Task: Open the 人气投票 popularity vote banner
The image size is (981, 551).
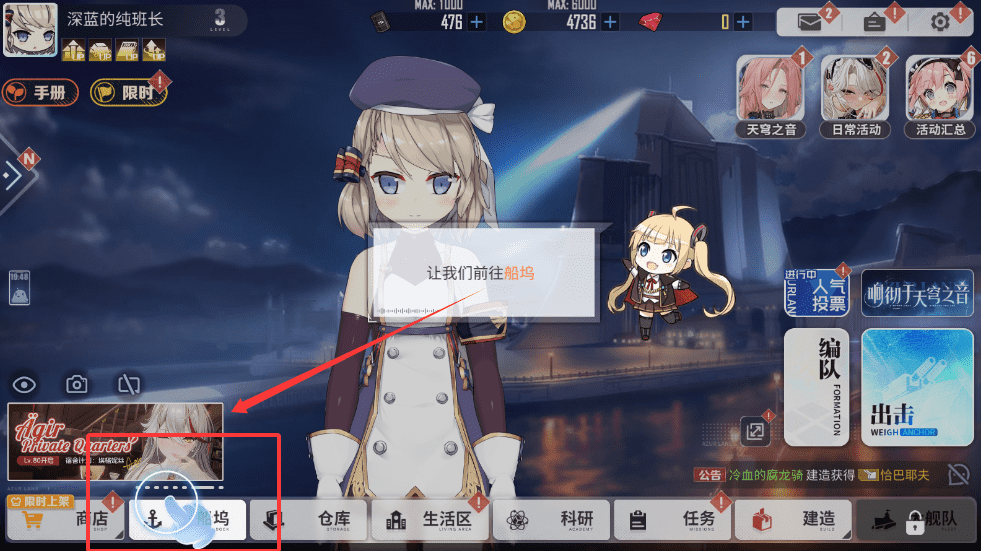Action: point(816,293)
